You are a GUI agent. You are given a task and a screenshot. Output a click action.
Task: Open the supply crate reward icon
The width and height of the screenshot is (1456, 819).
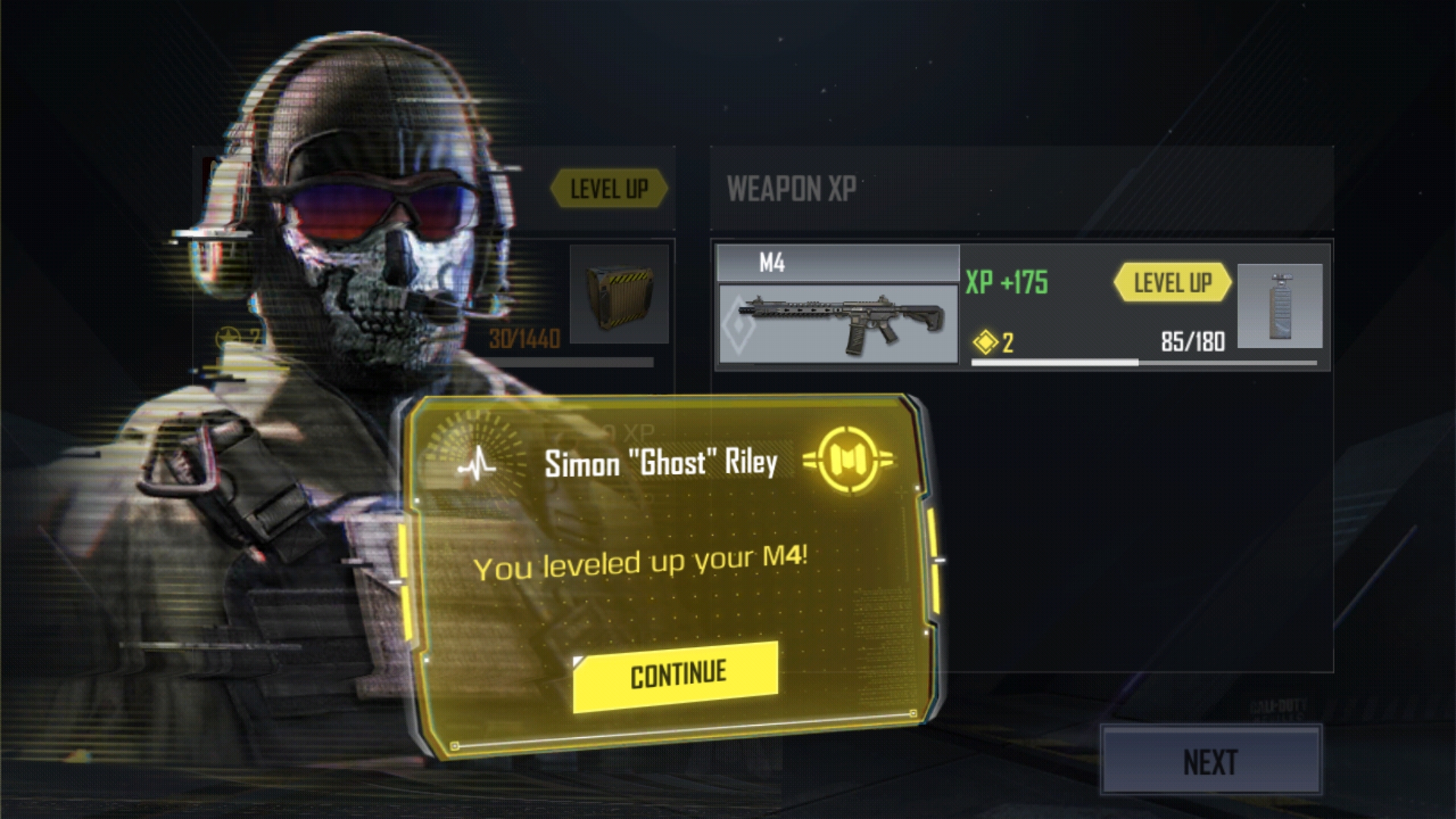(x=620, y=295)
